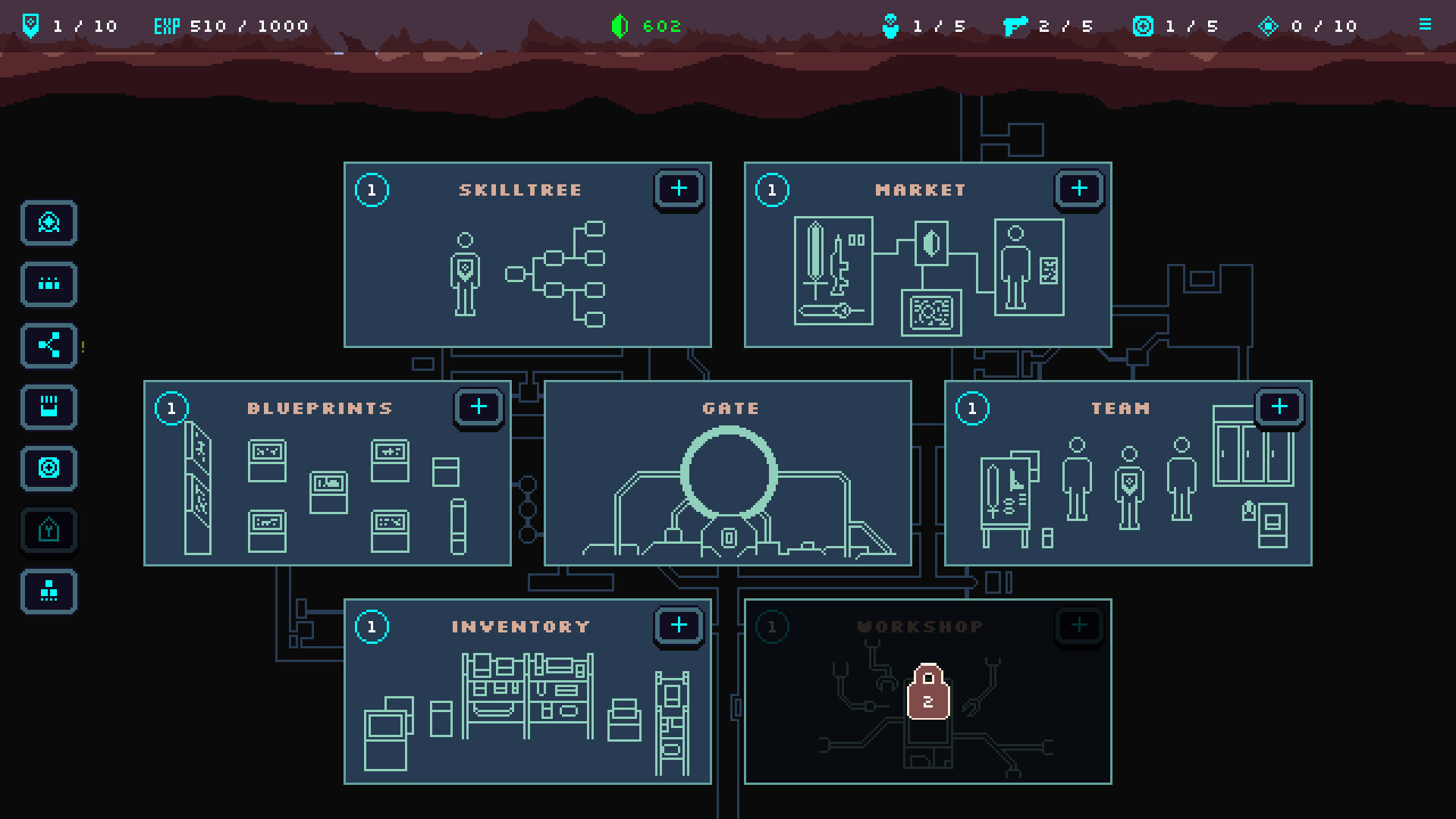The width and height of the screenshot is (1456, 819).
Task: Open the Skilltree panel by clicking its title
Action: coord(522,190)
